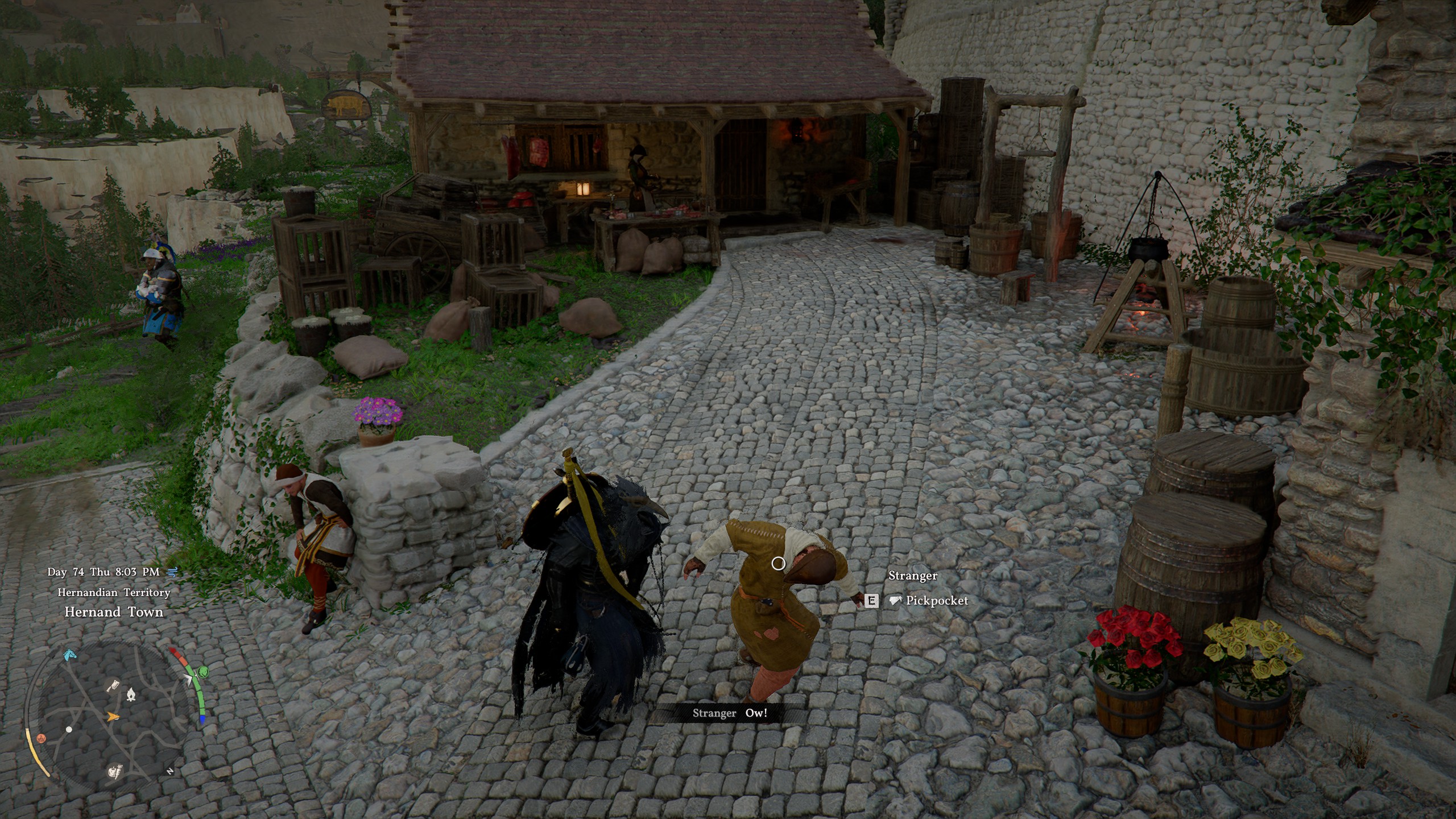Click the north compass indicator on minimap
Viewport: 1456px width, 819px height.
pos(169,771)
